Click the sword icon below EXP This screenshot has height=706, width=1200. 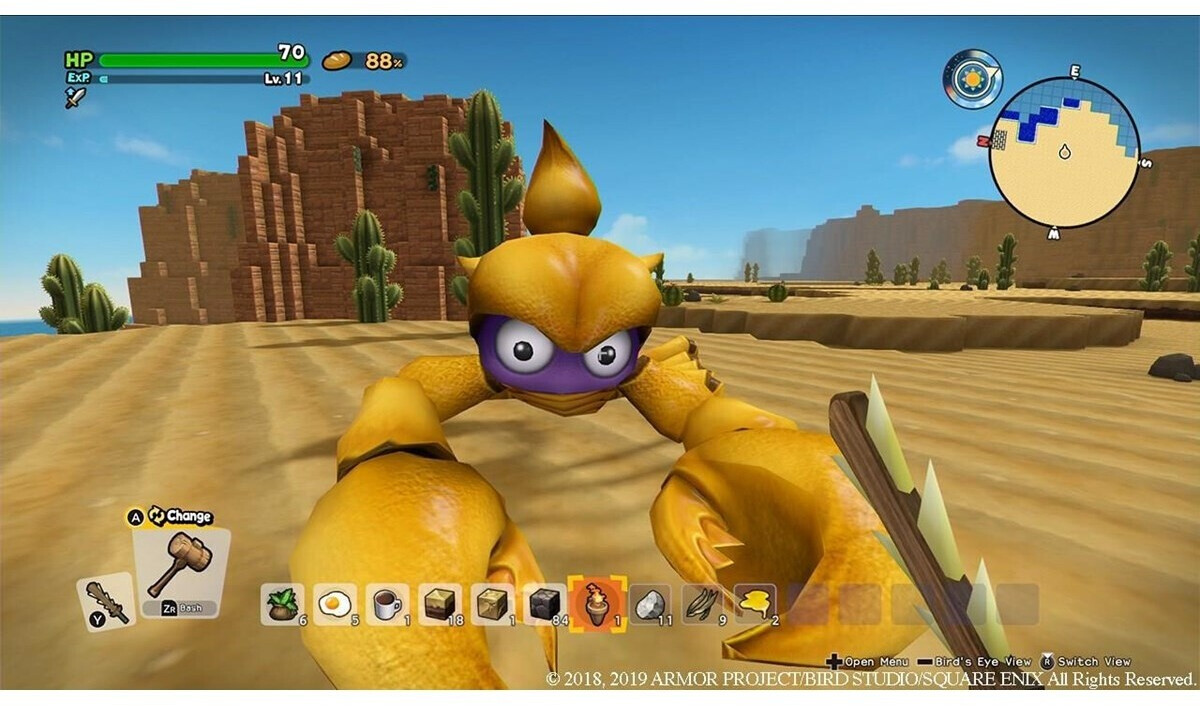click(75, 97)
